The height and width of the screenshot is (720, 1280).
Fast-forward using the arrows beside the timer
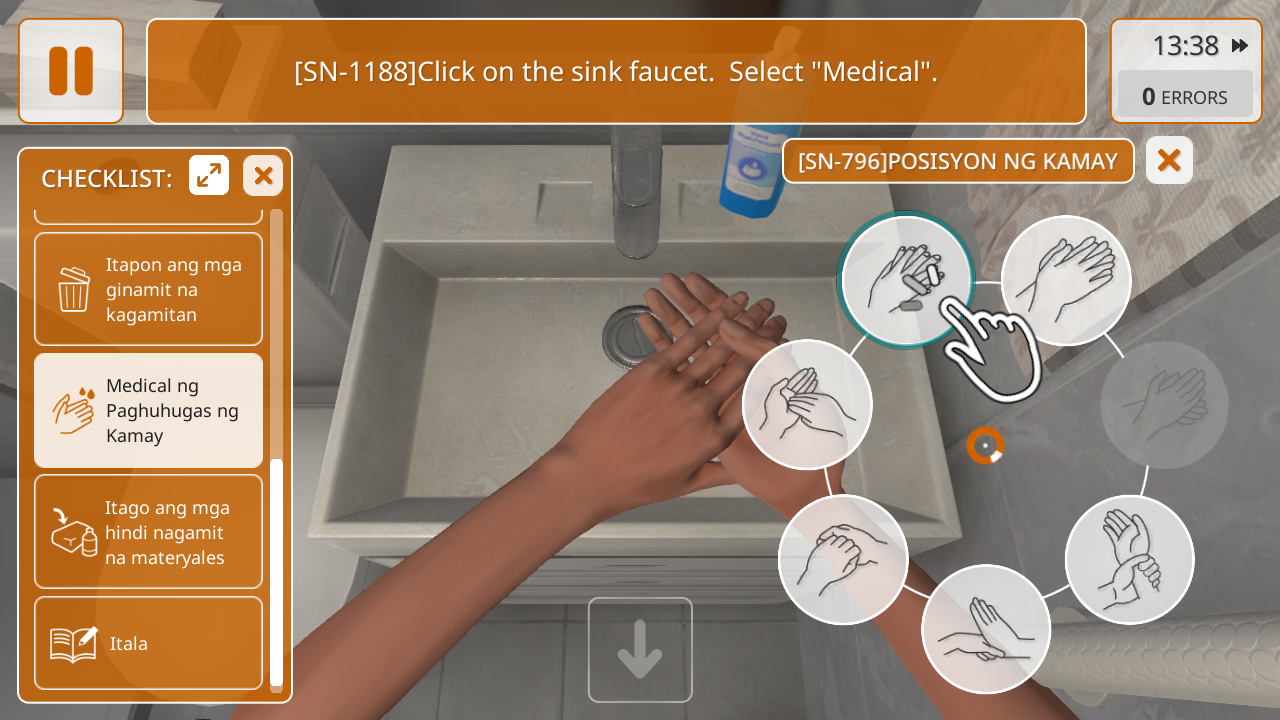(x=1240, y=46)
